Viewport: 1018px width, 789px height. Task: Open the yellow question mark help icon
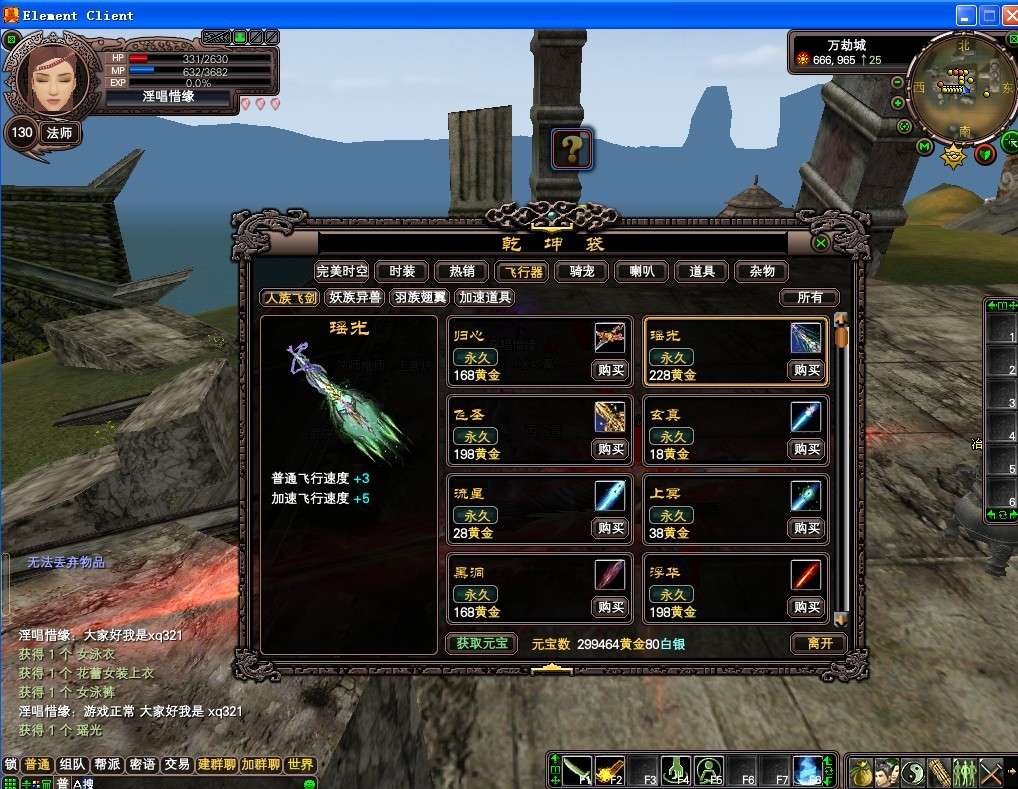pos(572,150)
